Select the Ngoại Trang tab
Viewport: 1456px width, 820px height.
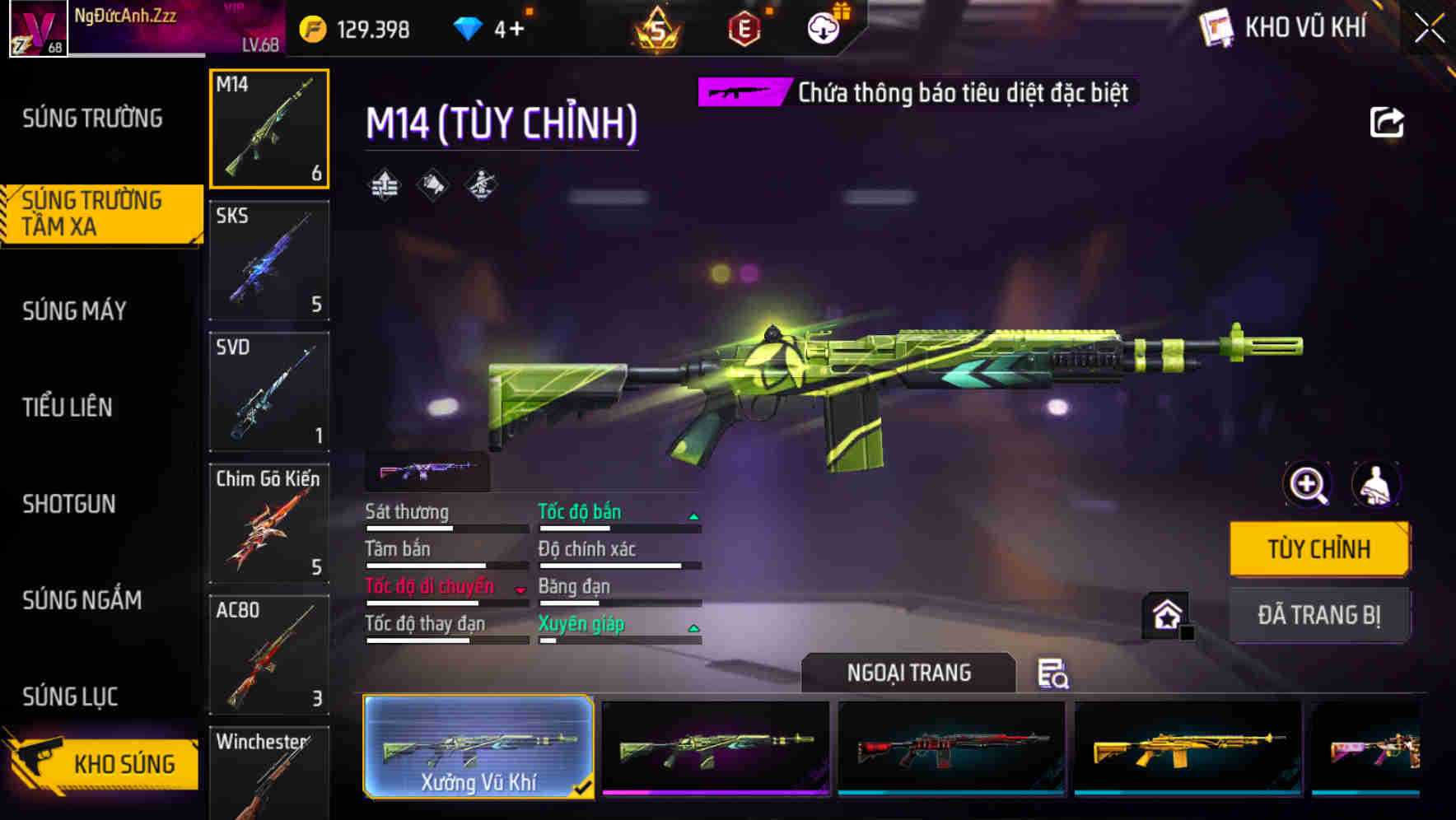point(909,672)
